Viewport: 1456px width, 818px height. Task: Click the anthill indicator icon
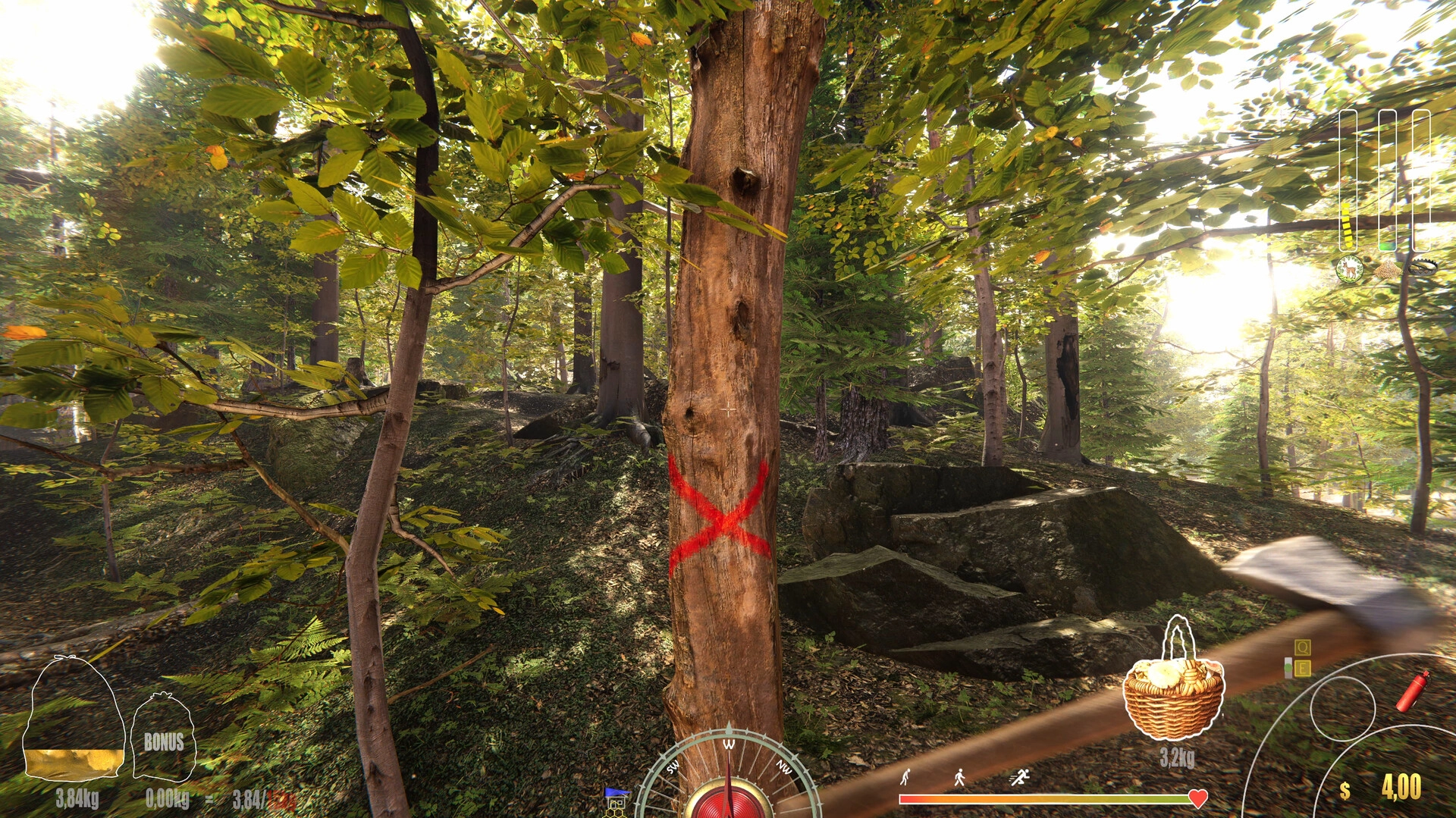pyautogui.click(x=1389, y=268)
